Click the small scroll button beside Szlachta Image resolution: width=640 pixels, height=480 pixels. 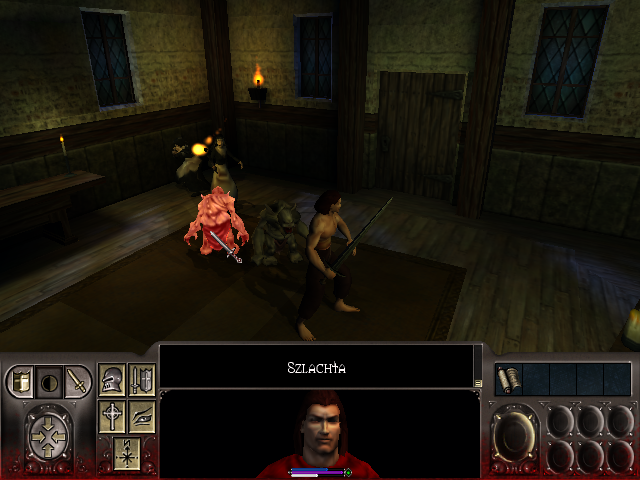[479, 382]
